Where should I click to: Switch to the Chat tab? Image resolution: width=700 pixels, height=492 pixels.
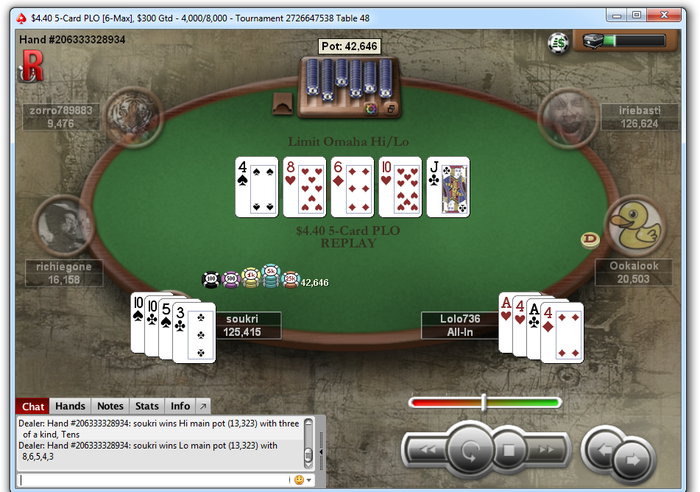pos(33,406)
